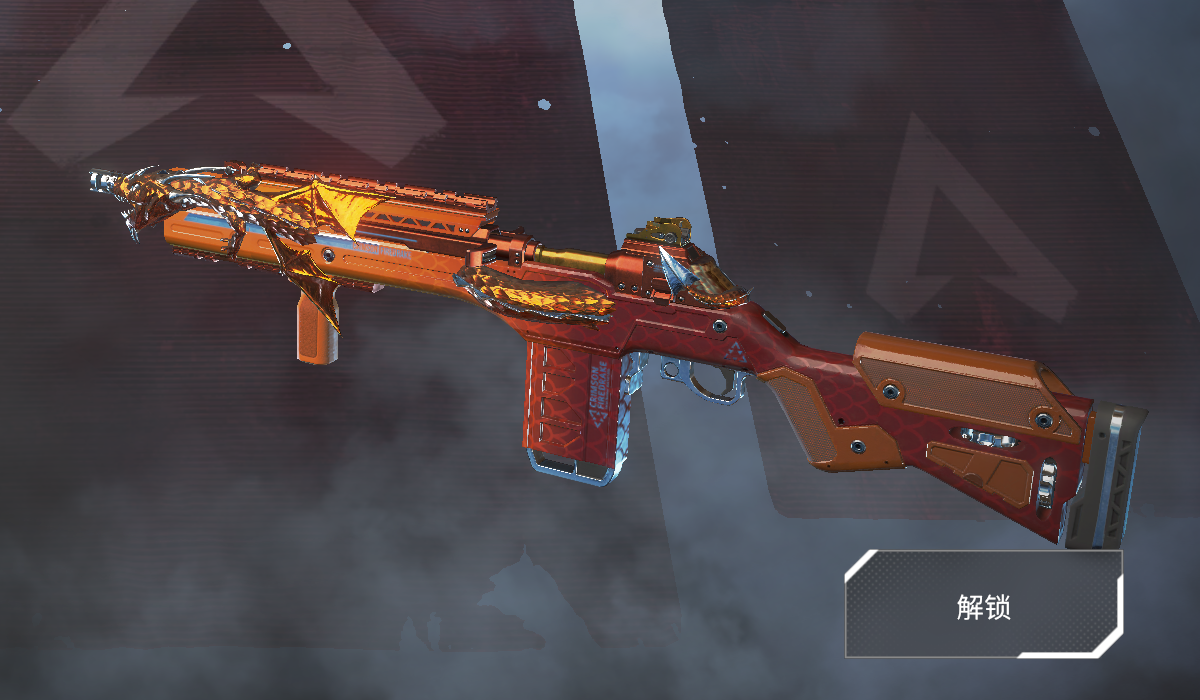Click the 解锁 (Unlock) button

click(x=983, y=604)
